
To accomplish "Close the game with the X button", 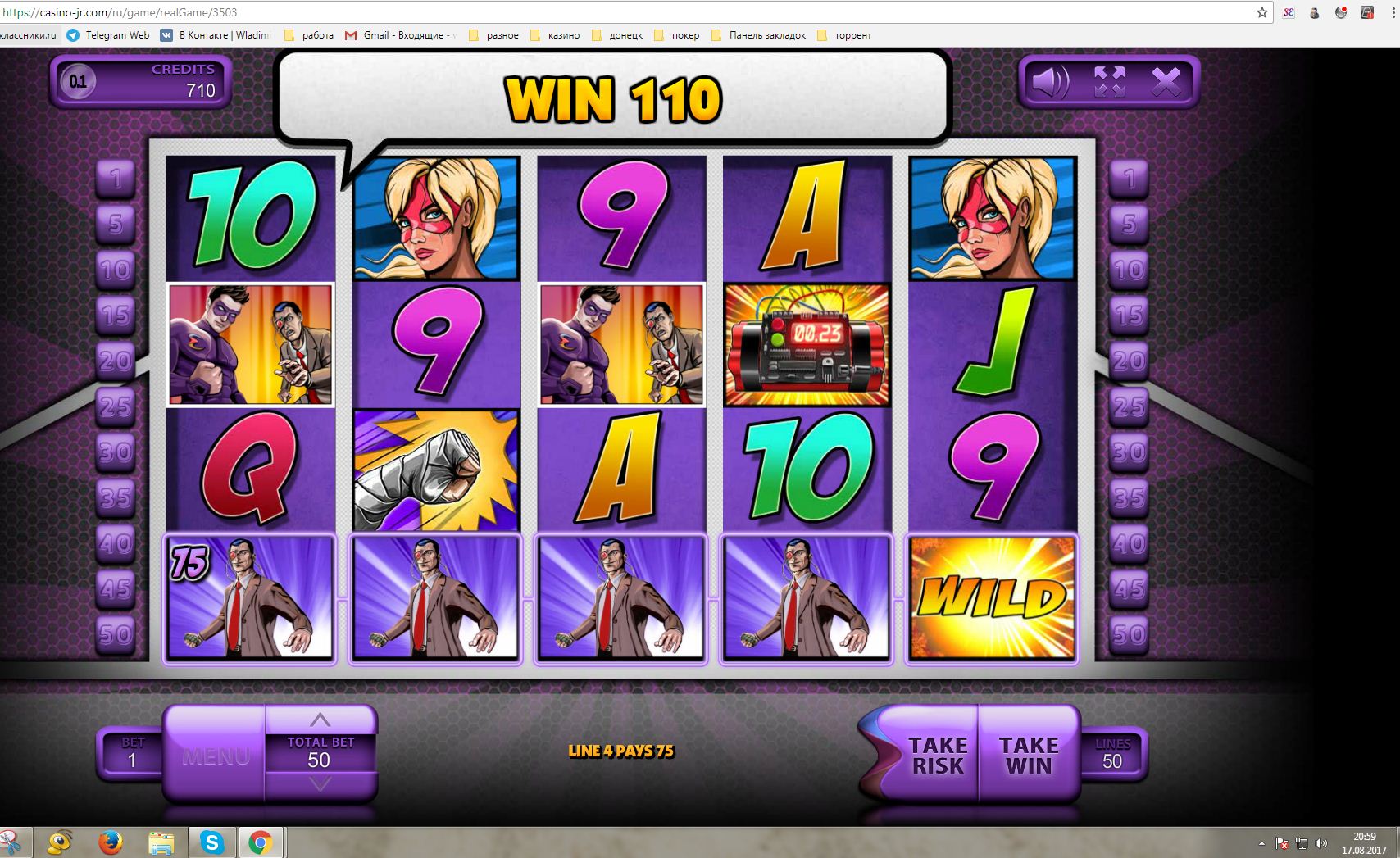I will [x=1166, y=82].
